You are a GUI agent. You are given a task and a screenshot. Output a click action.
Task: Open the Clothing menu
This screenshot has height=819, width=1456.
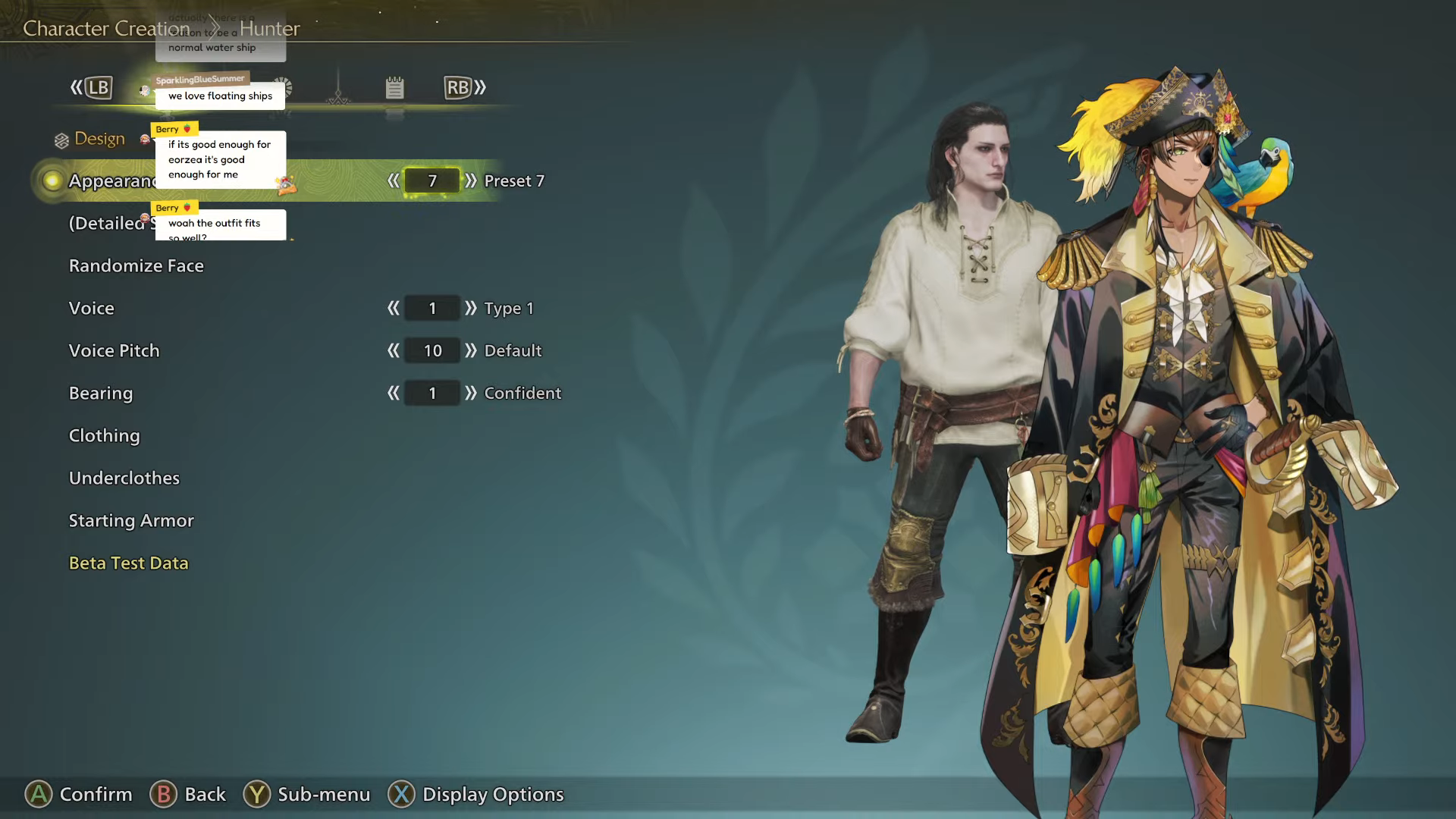coord(105,436)
